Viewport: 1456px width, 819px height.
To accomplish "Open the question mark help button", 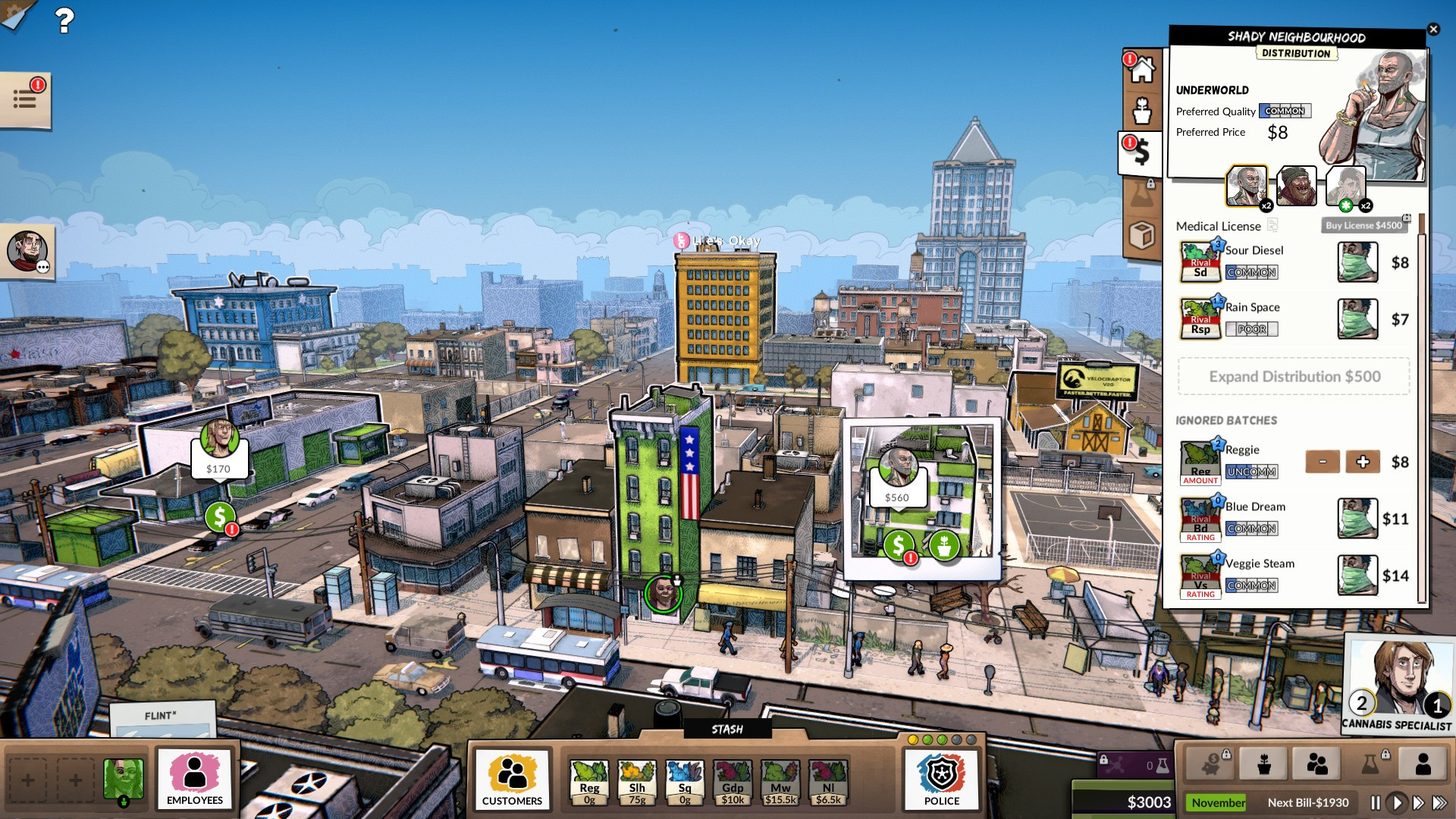I will pyautogui.click(x=64, y=20).
